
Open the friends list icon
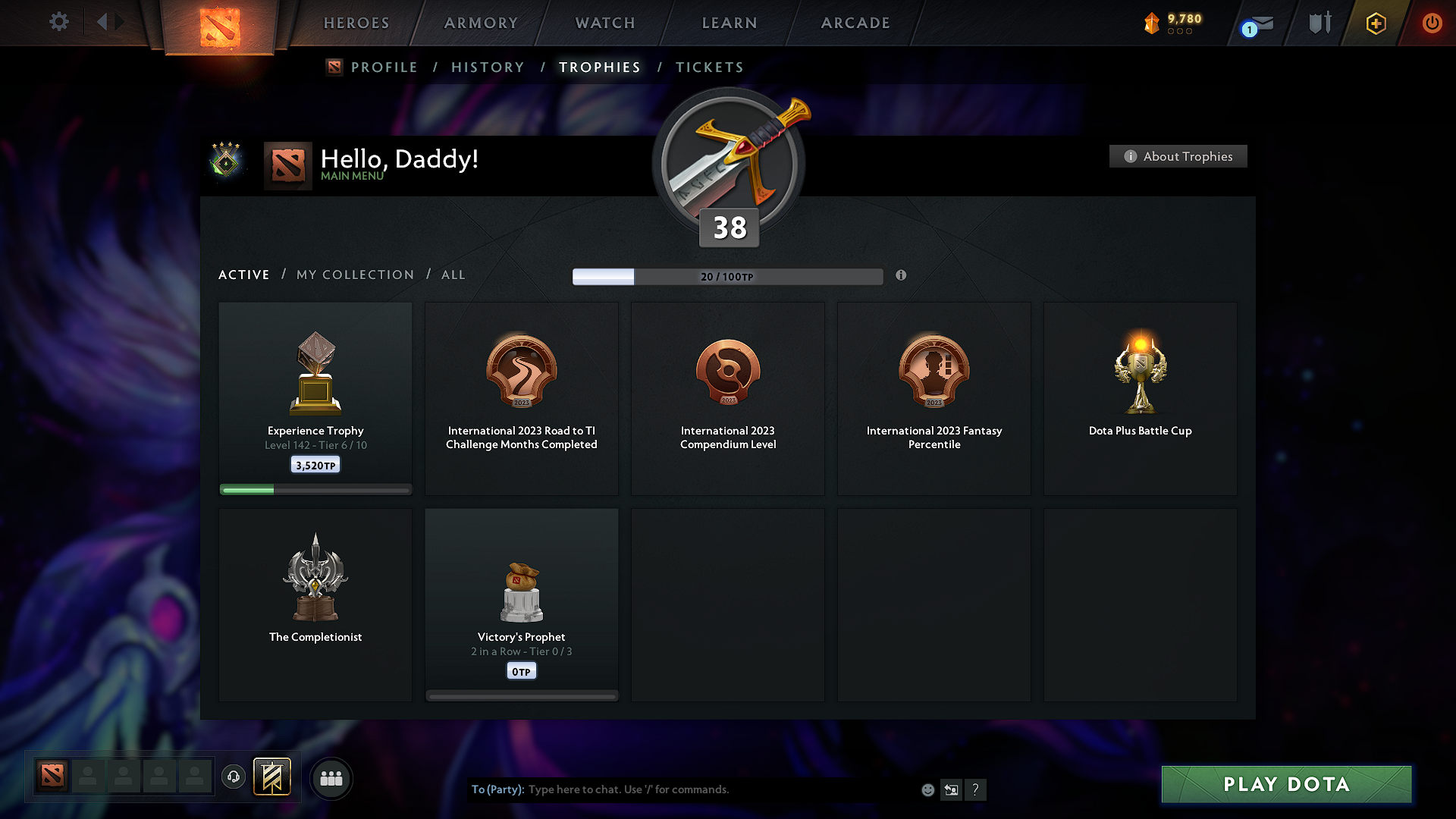click(x=331, y=778)
